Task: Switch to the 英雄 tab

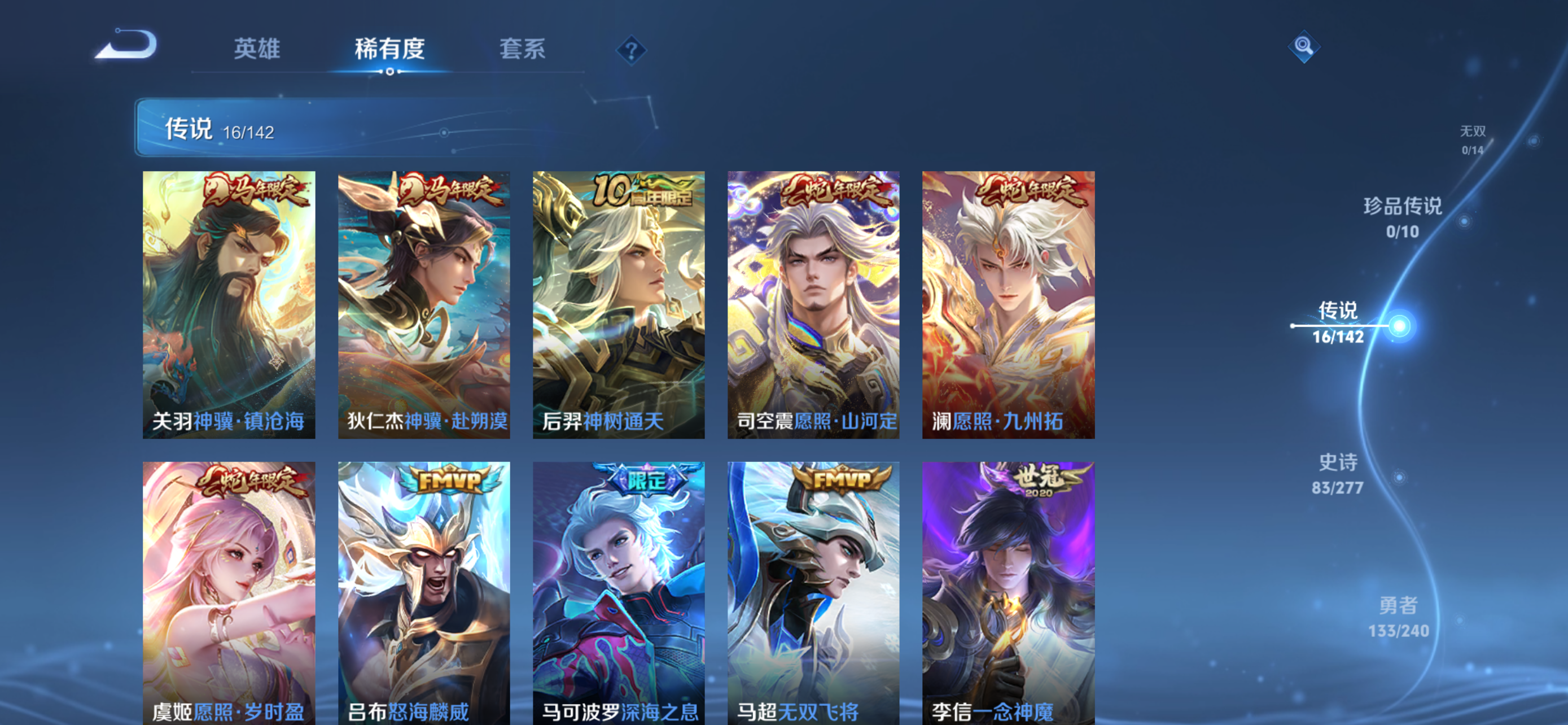Action: pyautogui.click(x=256, y=50)
